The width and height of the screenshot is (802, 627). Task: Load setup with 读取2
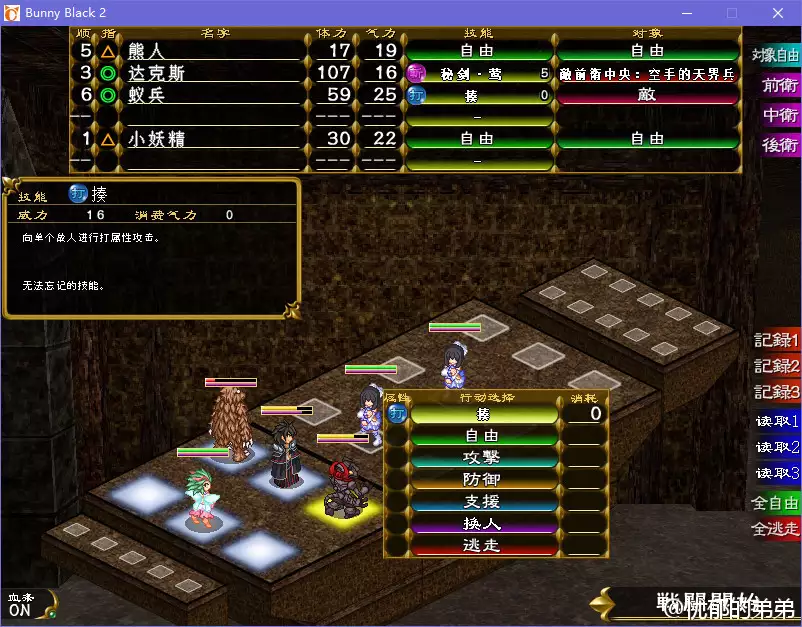(x=777, y=447)
